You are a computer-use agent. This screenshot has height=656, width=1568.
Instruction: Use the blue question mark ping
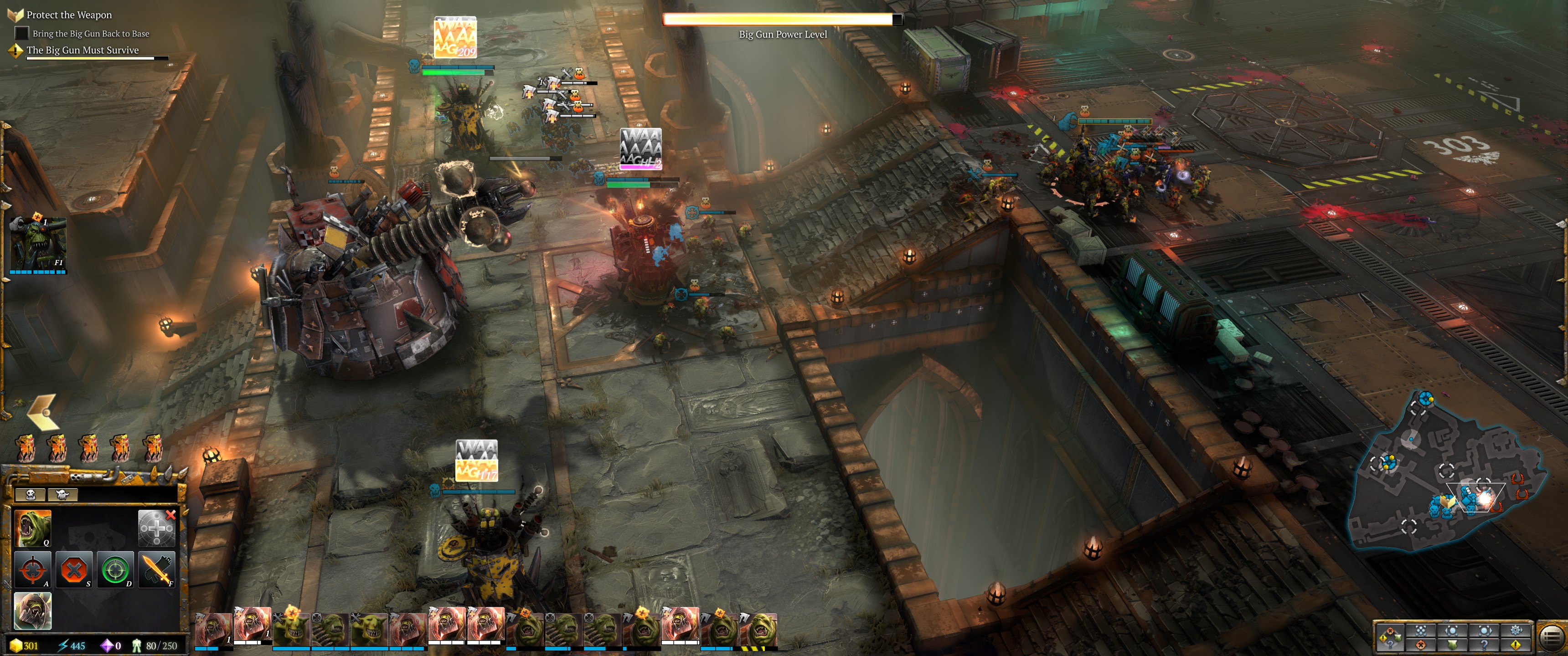click(1484, 645)
